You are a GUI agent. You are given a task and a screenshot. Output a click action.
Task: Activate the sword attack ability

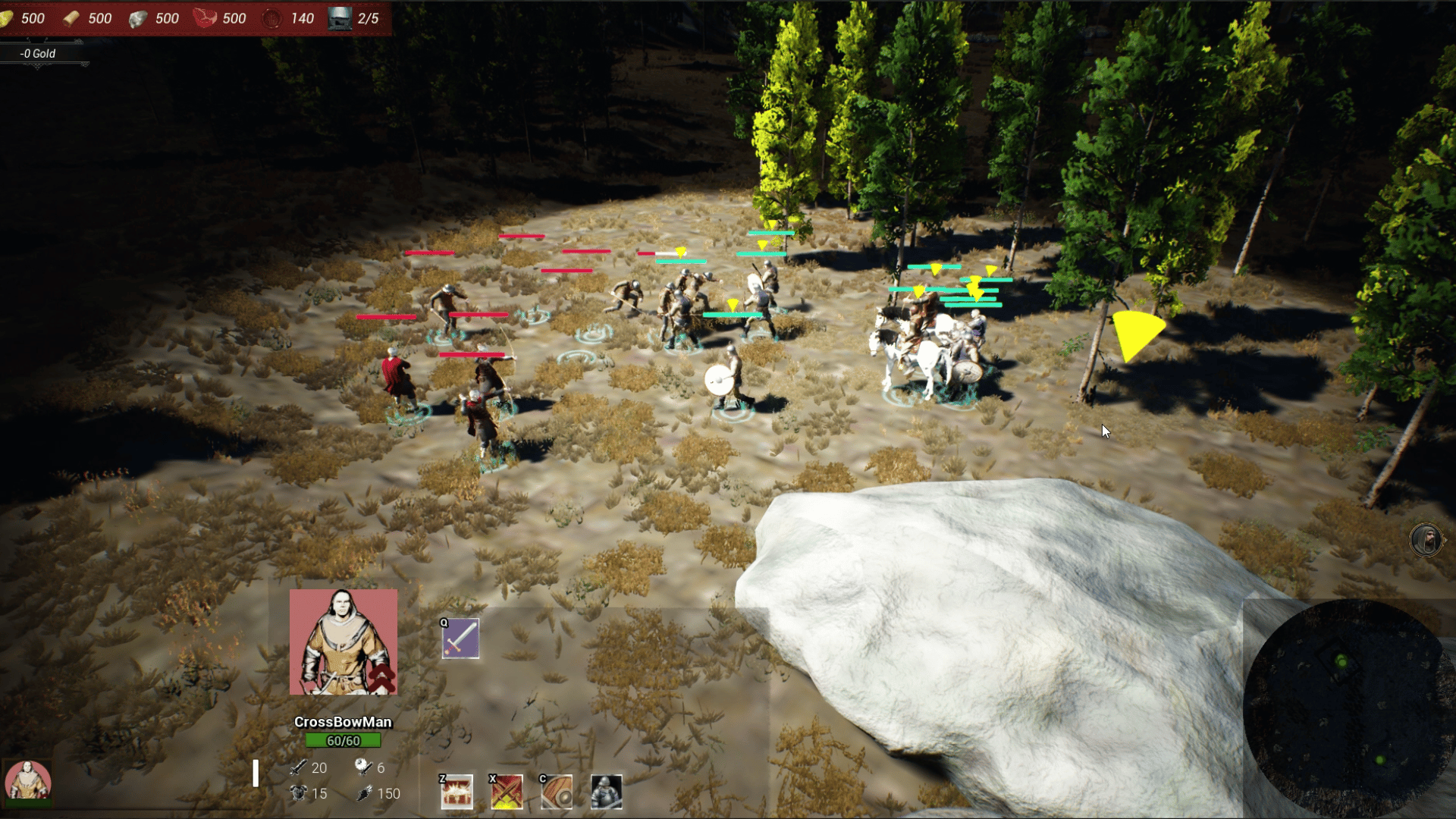click(x=460, y=639)
